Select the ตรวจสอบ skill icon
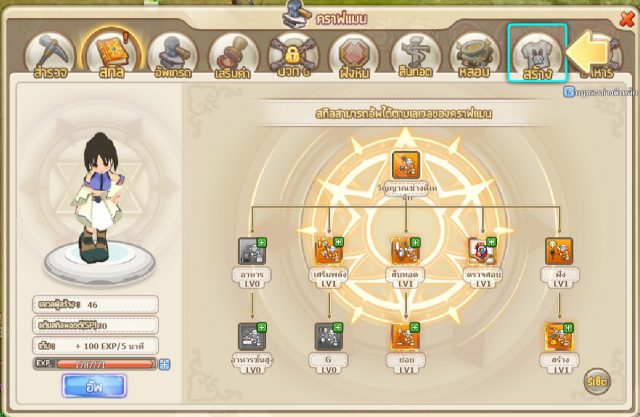This screenshot has width=640, height=417. click(x=481, y=250)
